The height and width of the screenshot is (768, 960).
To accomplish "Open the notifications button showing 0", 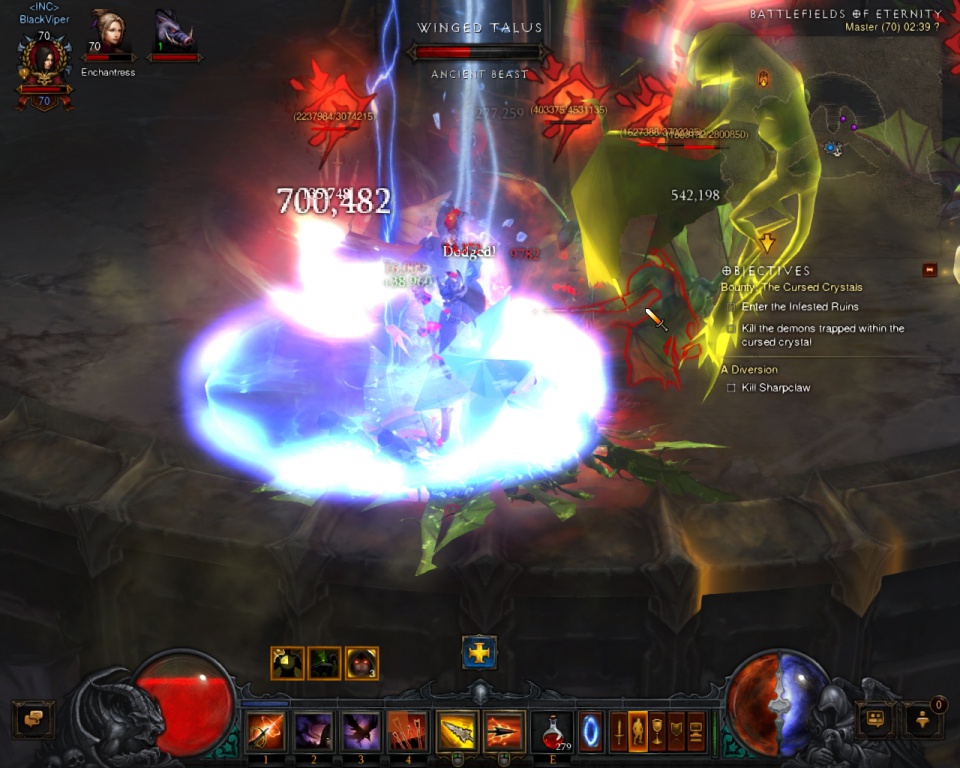I will [x=922, y=719].
